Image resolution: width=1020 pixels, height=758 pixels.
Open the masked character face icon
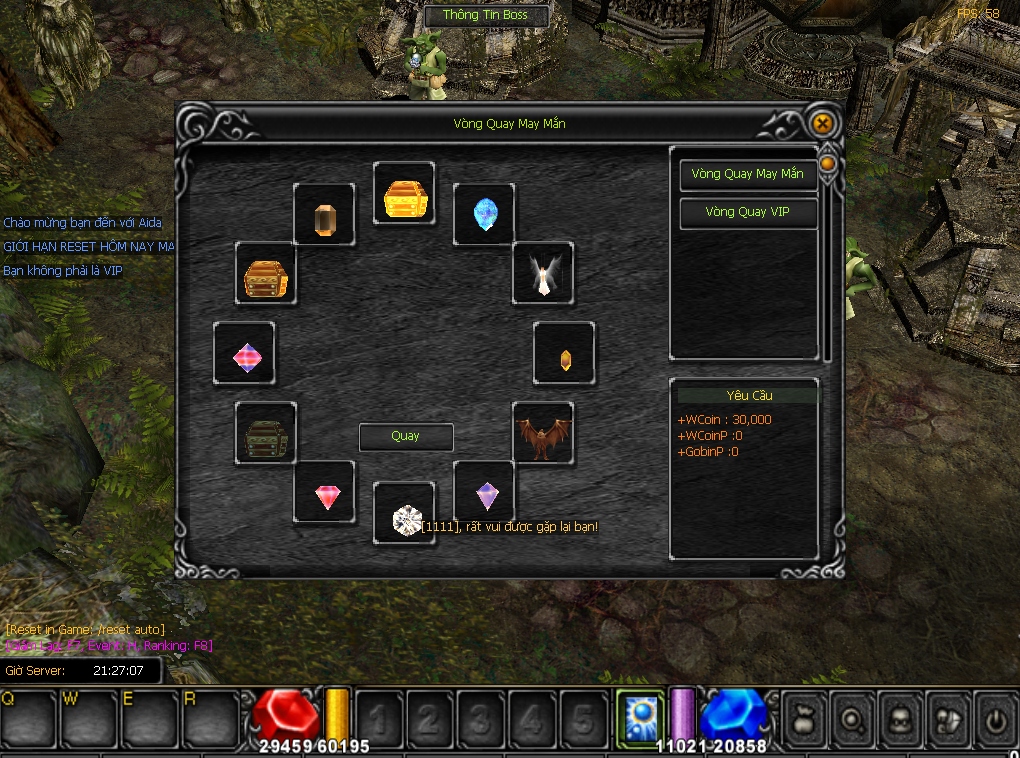tap(899, 717)
